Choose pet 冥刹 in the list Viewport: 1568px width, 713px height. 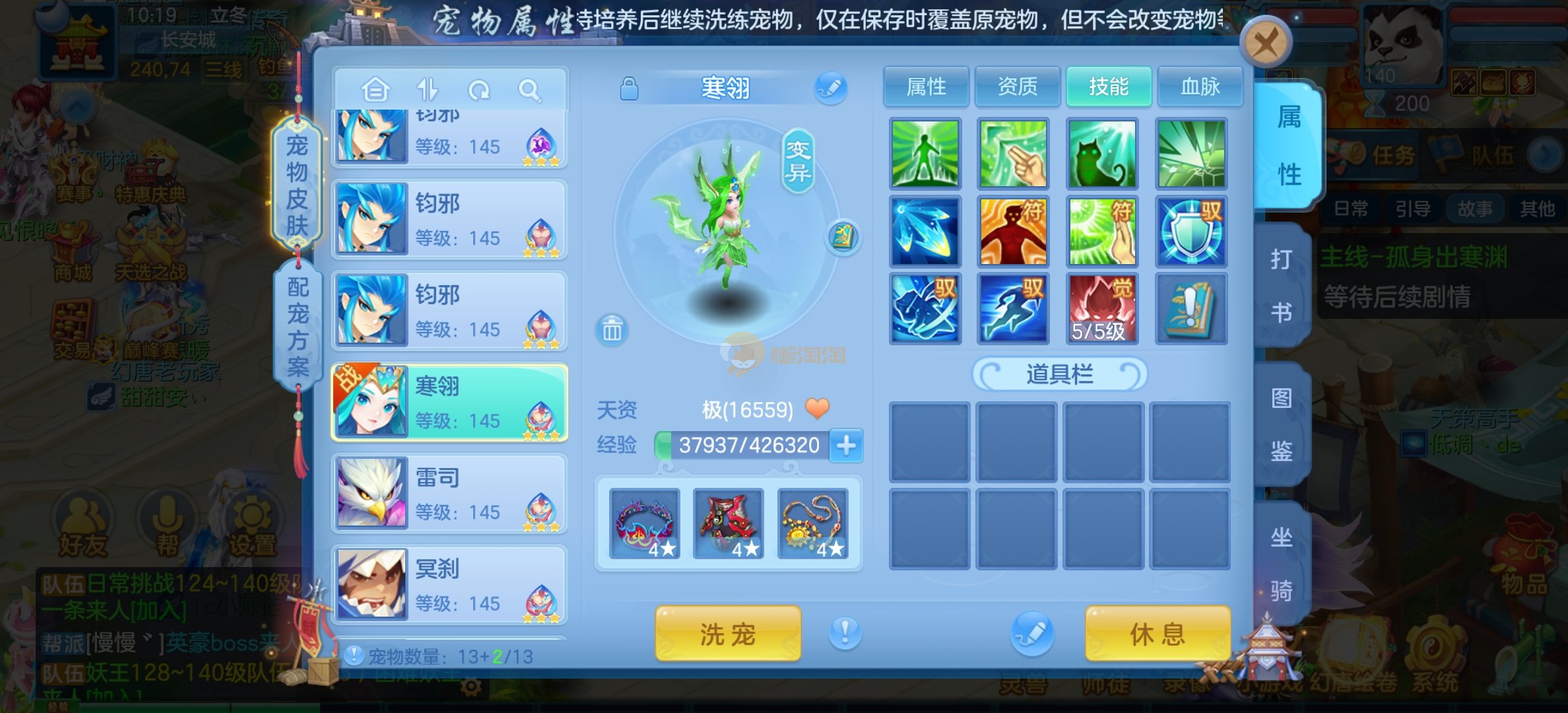click(x=449, y=584)
